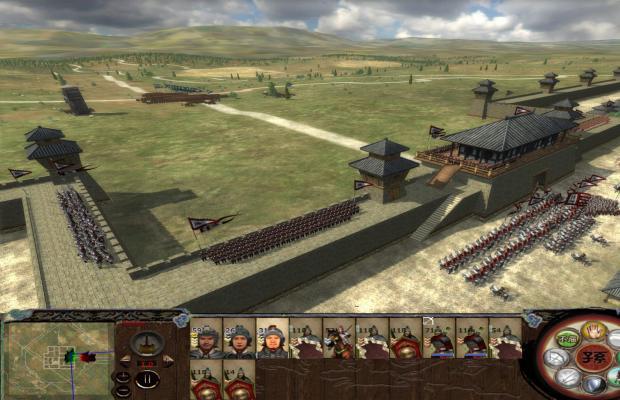620x400 pixels.
Task: Select the unit card numbered 54
Action: tap(506, 340)
